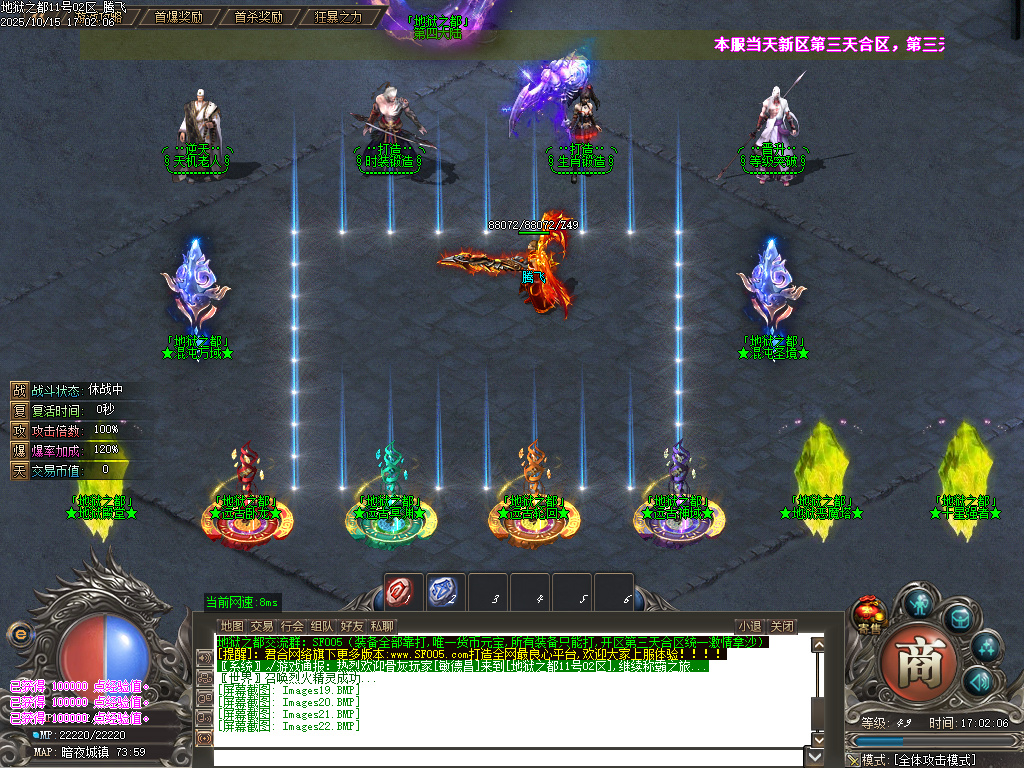The image size is (1024, 768).
Task: Open the 好友 friends tab
Action: 352,626
